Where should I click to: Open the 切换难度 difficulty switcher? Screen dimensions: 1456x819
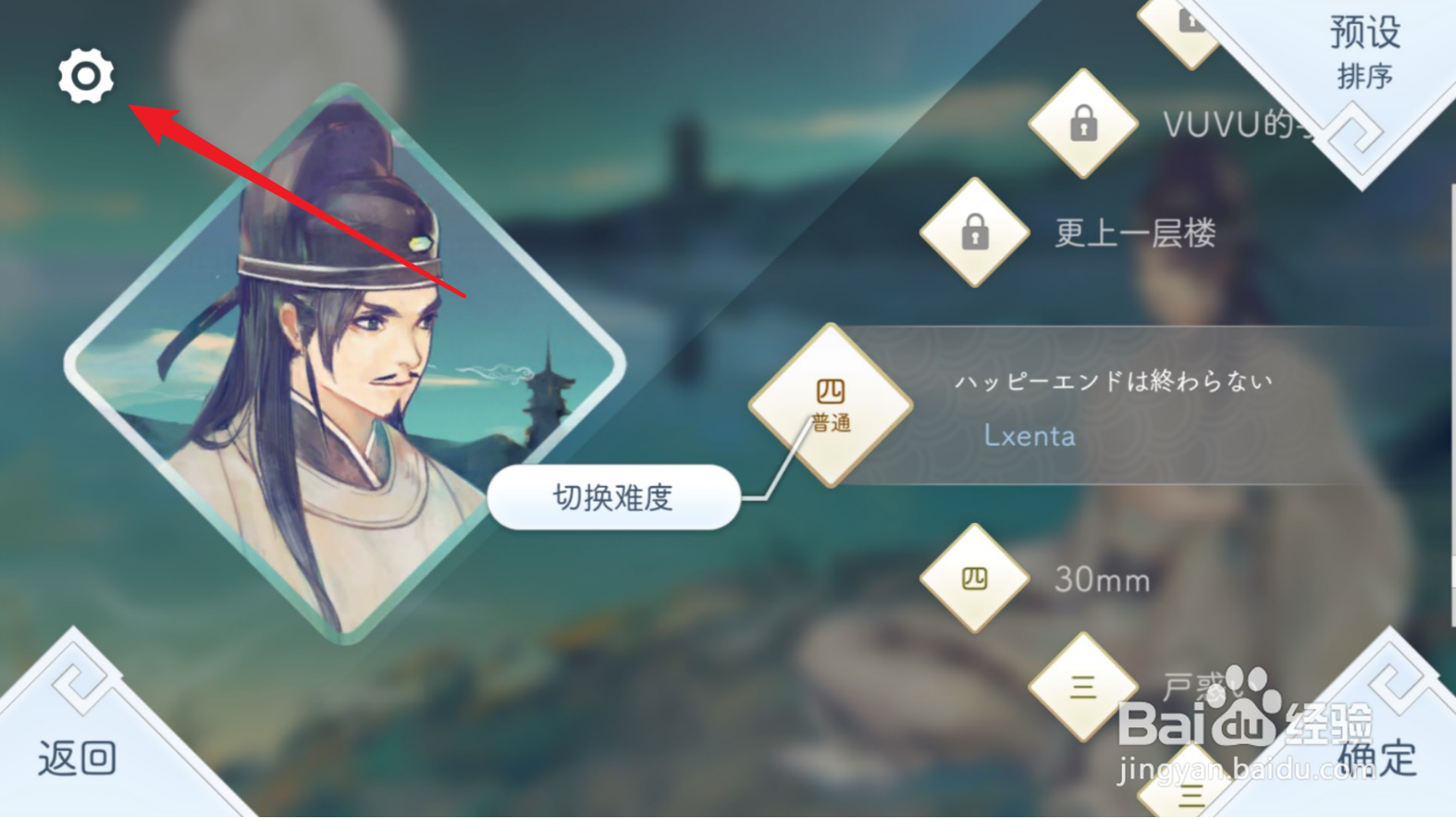pyautogui.click(x=613, y=498)
